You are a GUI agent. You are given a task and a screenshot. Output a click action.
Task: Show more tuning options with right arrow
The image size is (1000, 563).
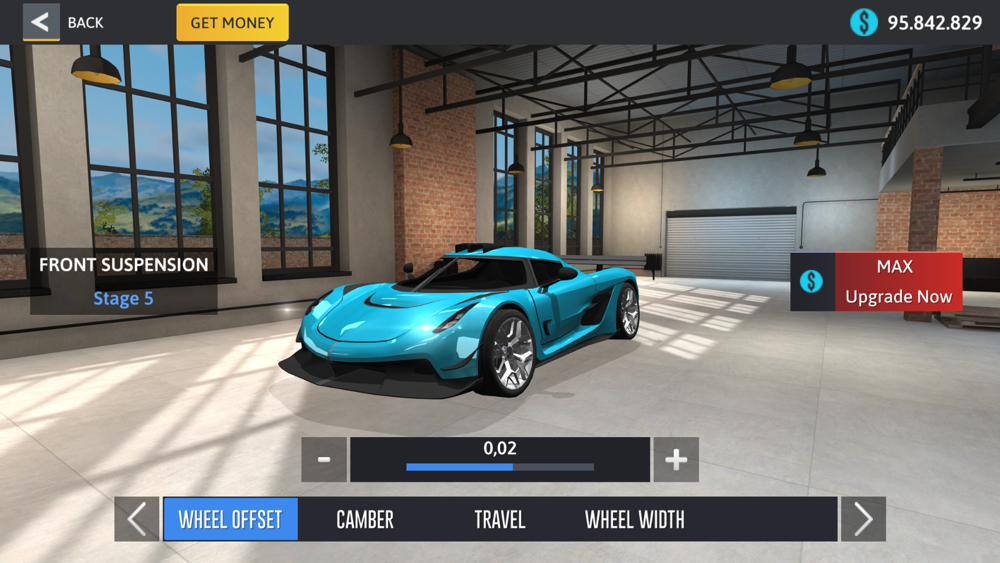863,520
